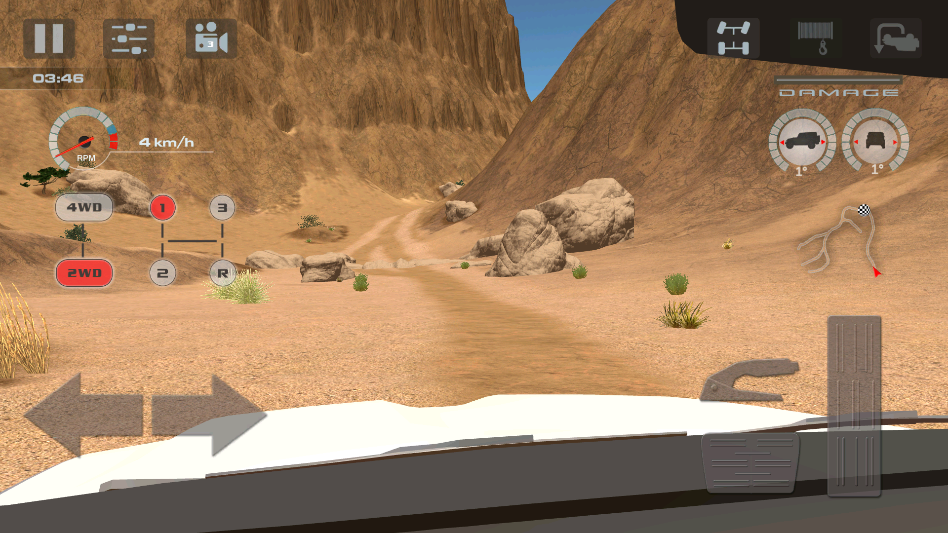This screenshot has width=948, height=533.
Task: Activate the winch hook icon
Action: tap(816, 38)
